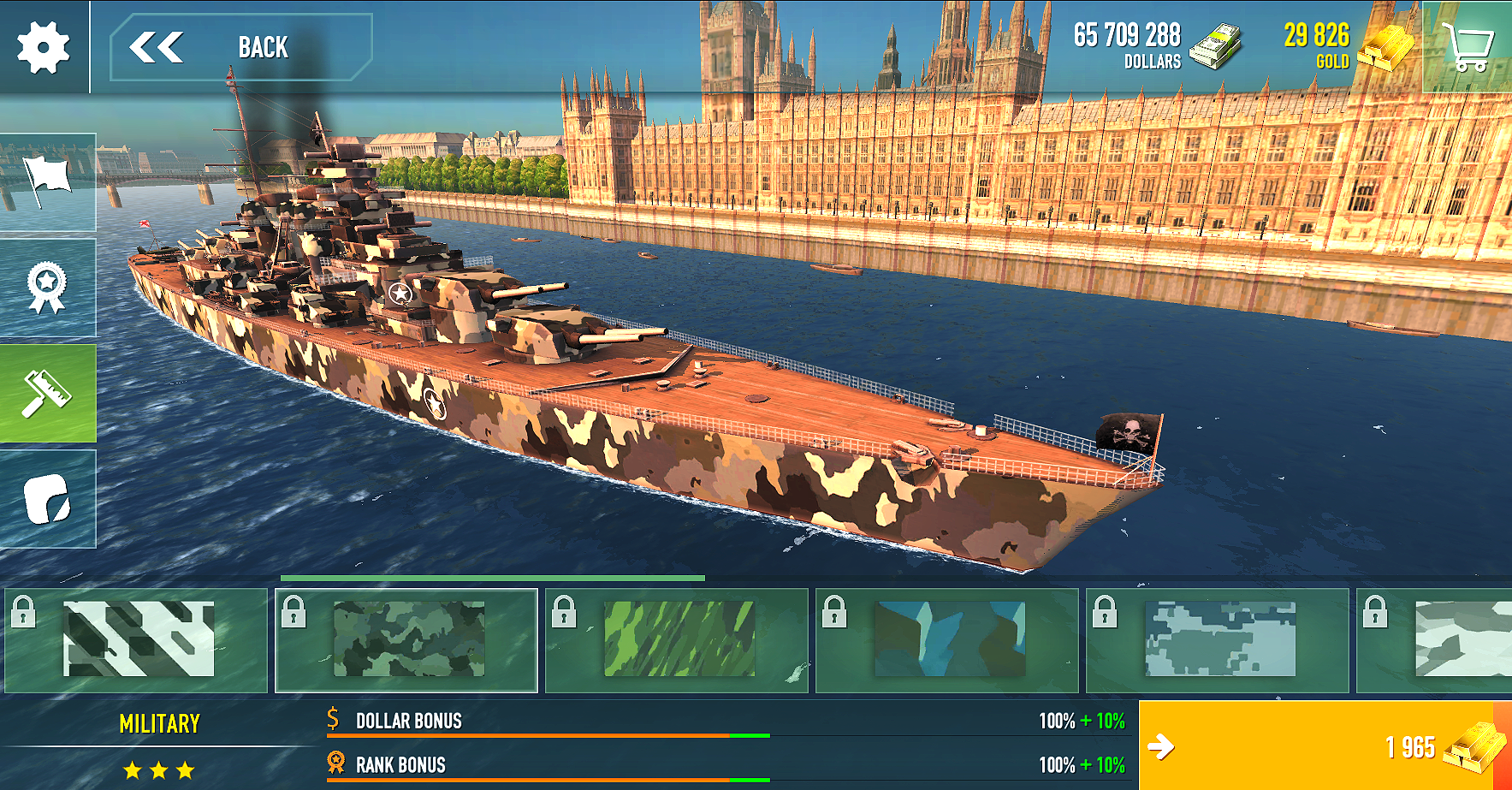Click the lock on the arctic white camouflage
Image resolution: width=1512 pixels, height=790 pixels.
(x=1376, y=613)
